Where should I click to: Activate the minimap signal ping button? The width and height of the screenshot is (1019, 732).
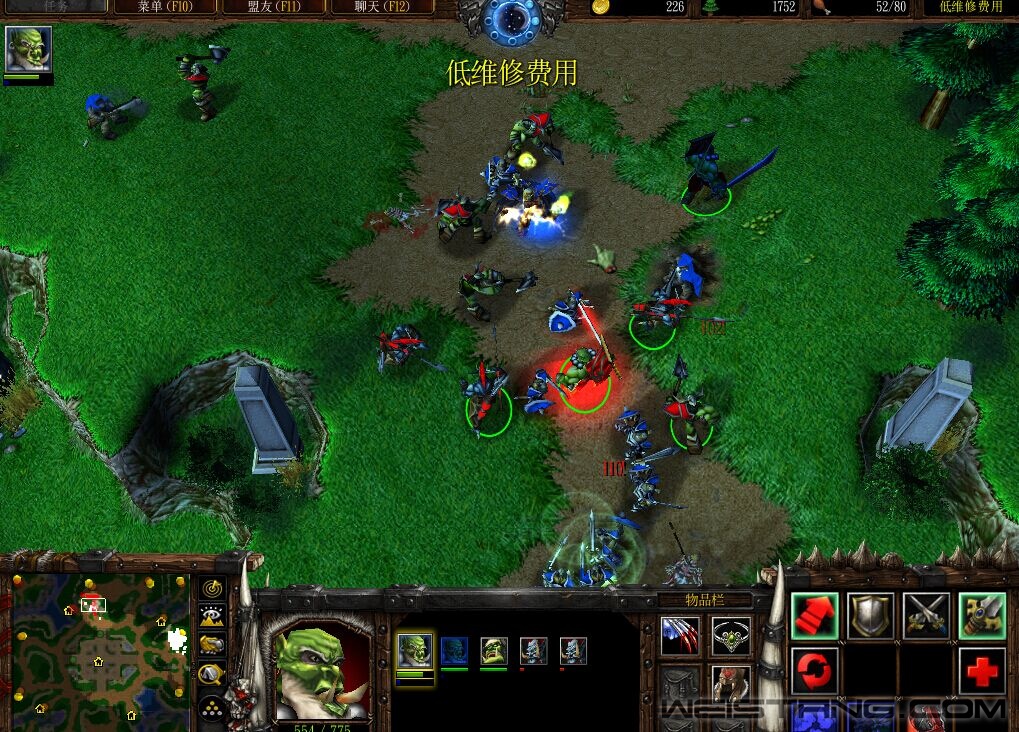coord(212,588)
